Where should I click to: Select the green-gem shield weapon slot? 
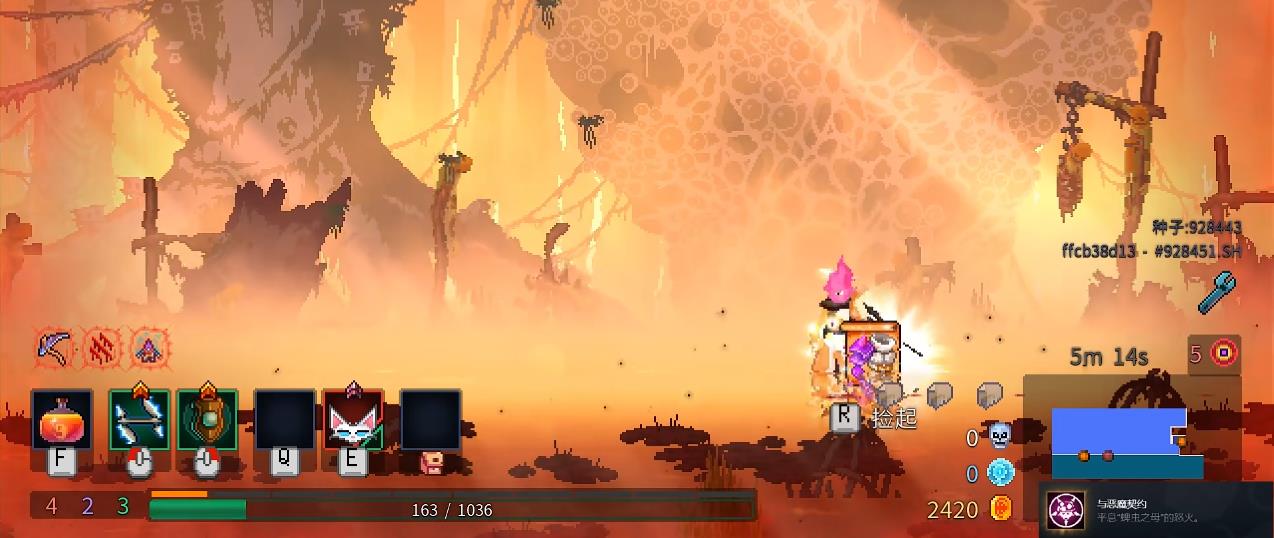207,420
